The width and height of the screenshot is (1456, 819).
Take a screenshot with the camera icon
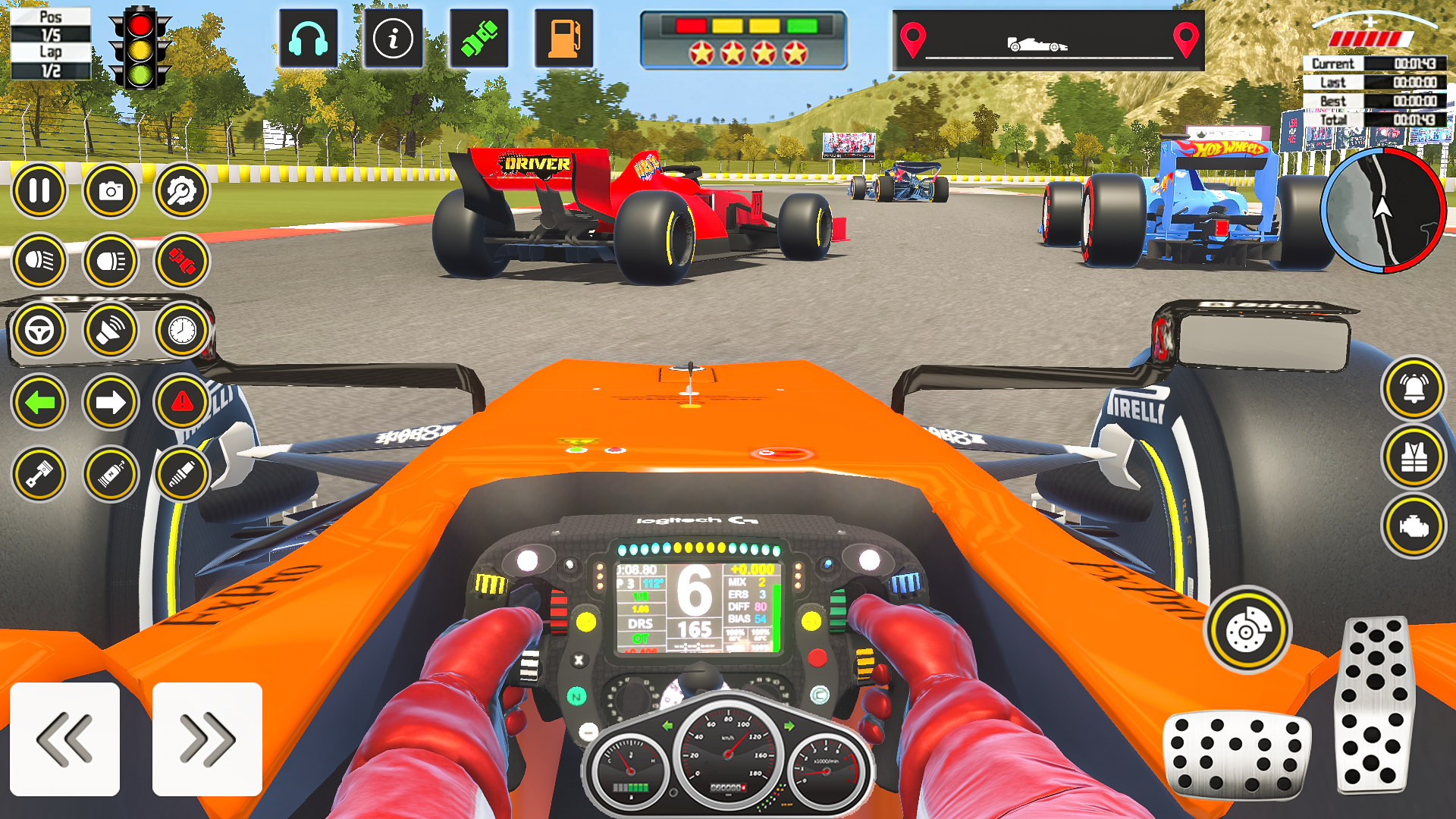(x=111, y=190)
